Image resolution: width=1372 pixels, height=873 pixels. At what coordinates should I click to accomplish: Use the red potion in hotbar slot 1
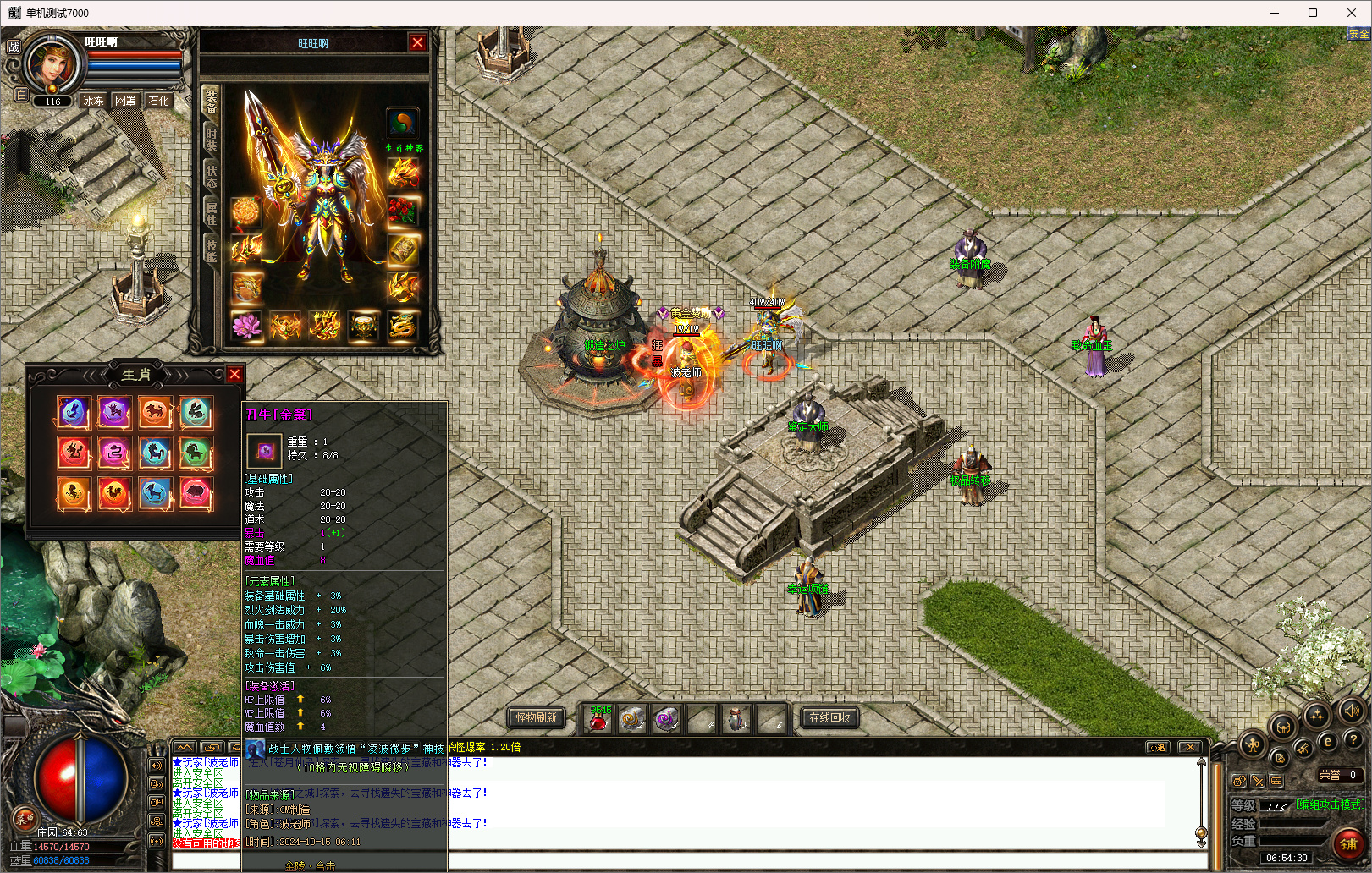pos(598,720)
